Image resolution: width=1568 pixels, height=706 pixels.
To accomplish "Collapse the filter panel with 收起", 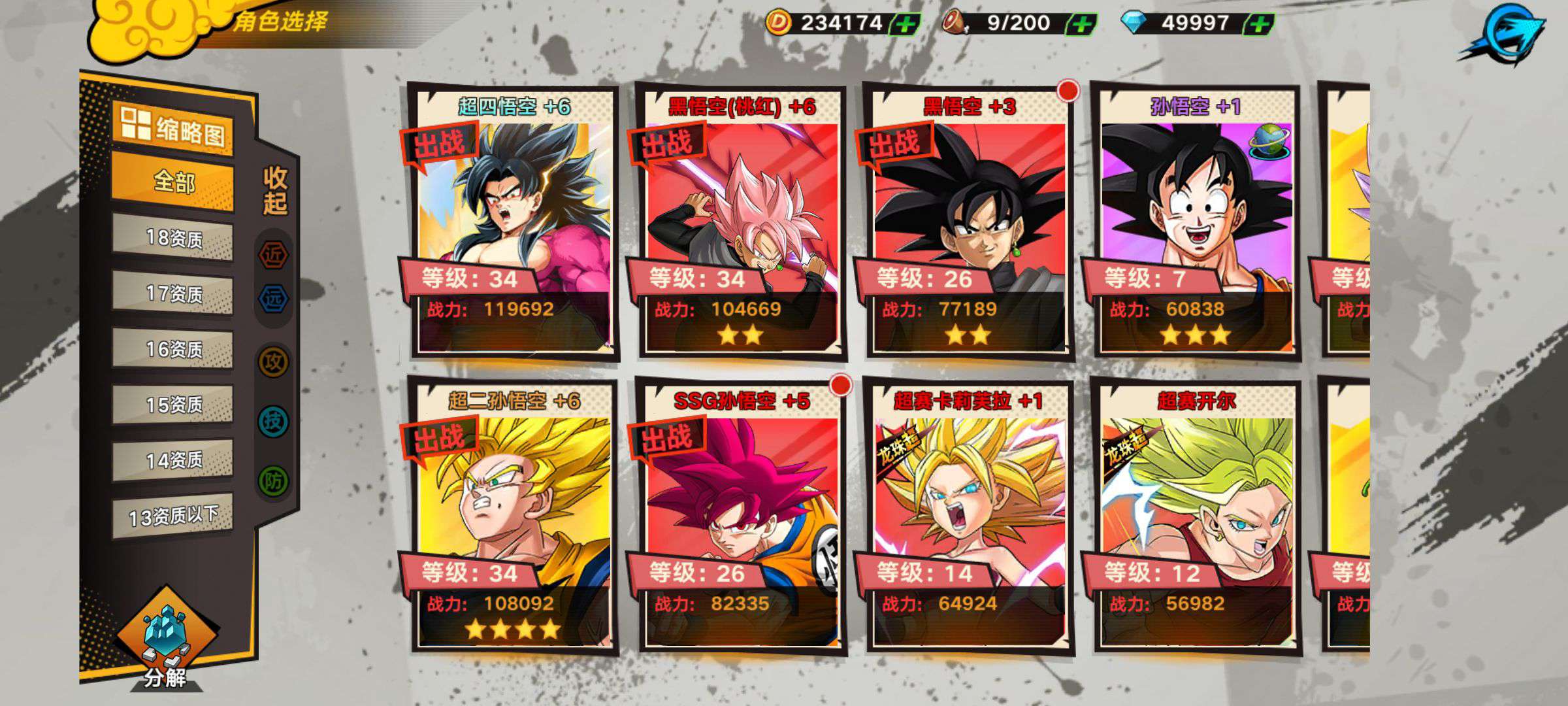I will (275, 190).
